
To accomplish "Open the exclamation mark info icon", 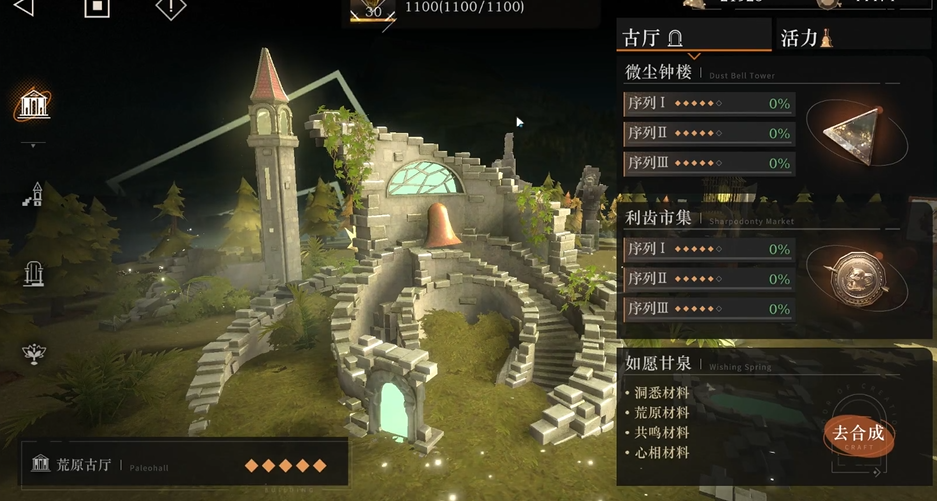I will point(171,7).
